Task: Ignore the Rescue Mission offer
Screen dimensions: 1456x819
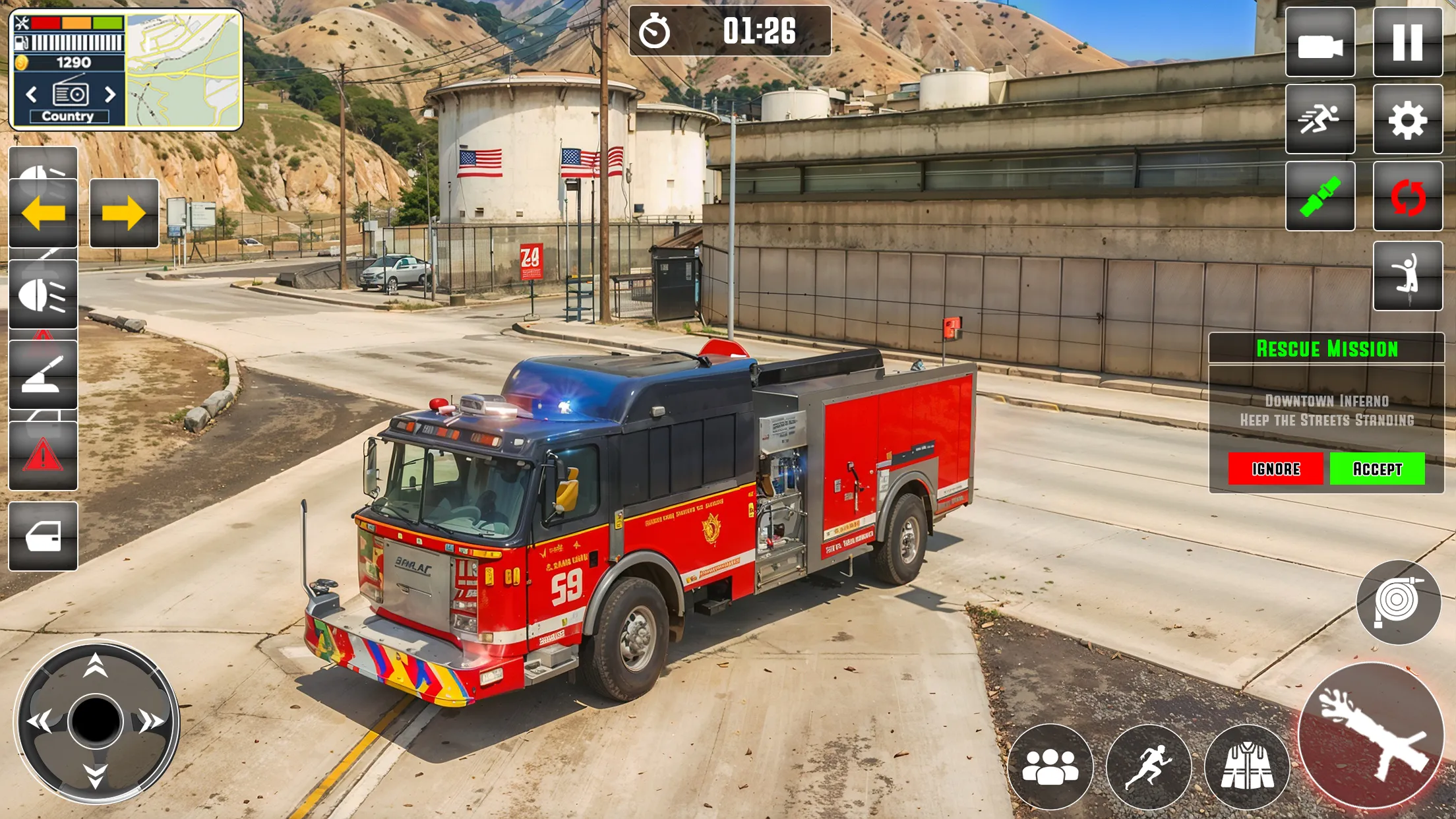Action: pos(1275,469)
